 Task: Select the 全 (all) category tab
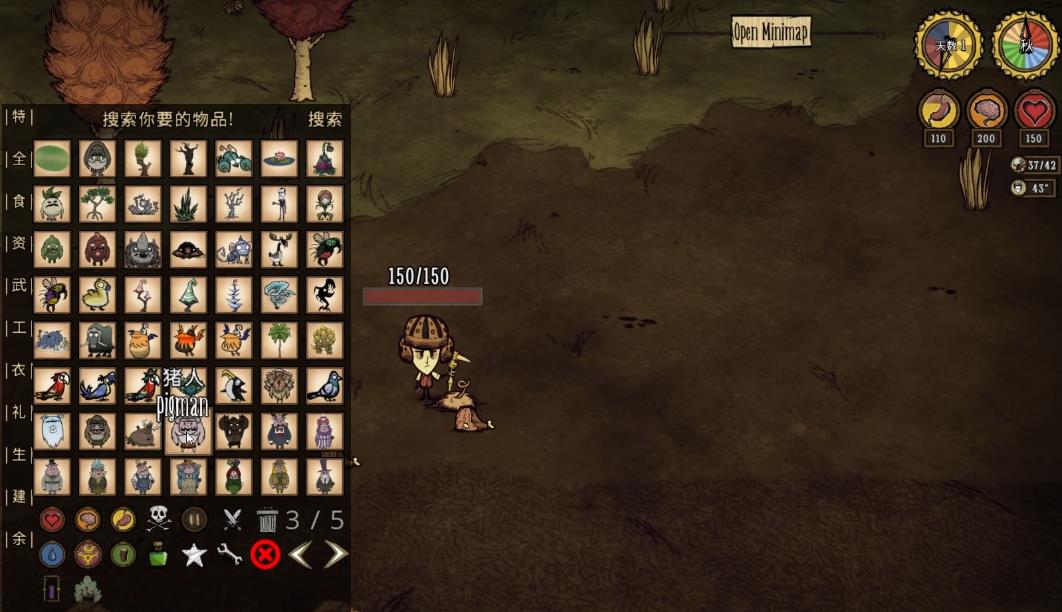click(17, 159)
